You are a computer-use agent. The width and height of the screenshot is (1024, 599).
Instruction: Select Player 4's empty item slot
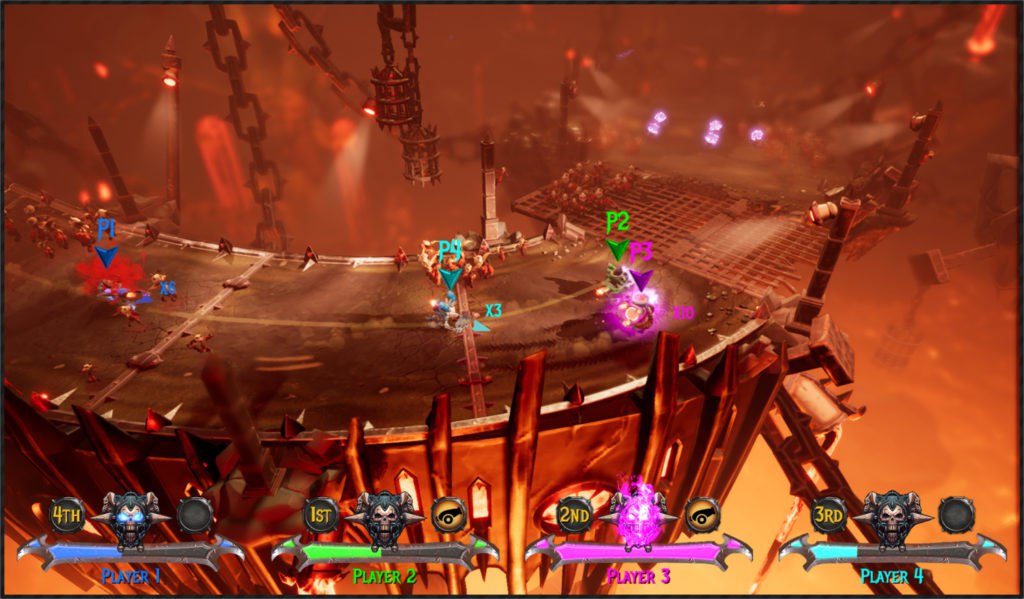coord(956,515)
